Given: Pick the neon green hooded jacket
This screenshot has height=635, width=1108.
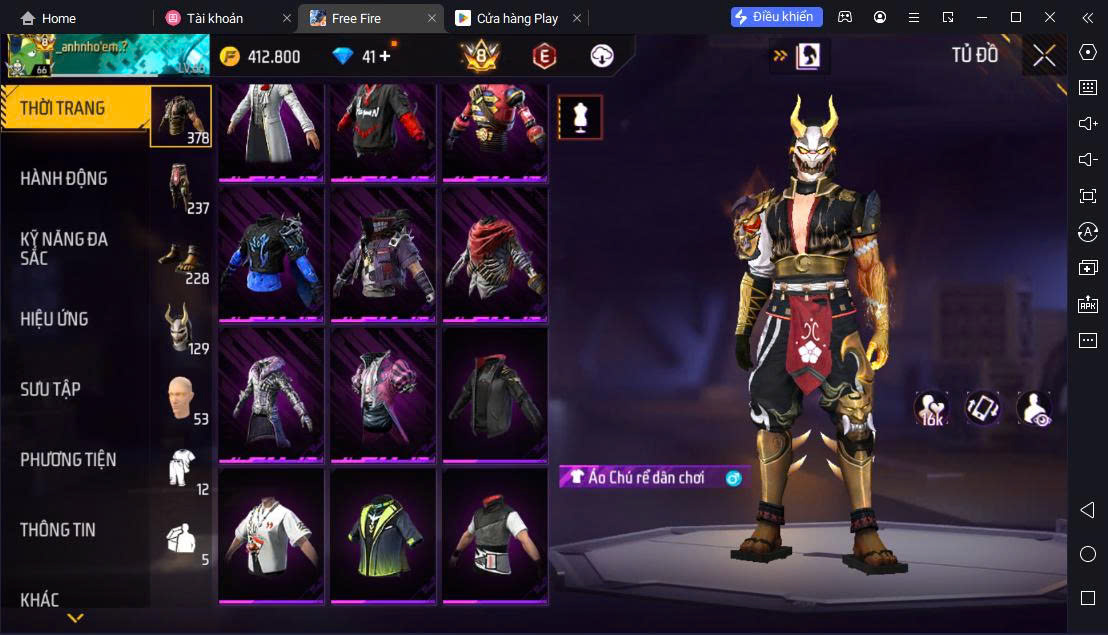Looking at the screenshot, I should (x=383, y=535).
